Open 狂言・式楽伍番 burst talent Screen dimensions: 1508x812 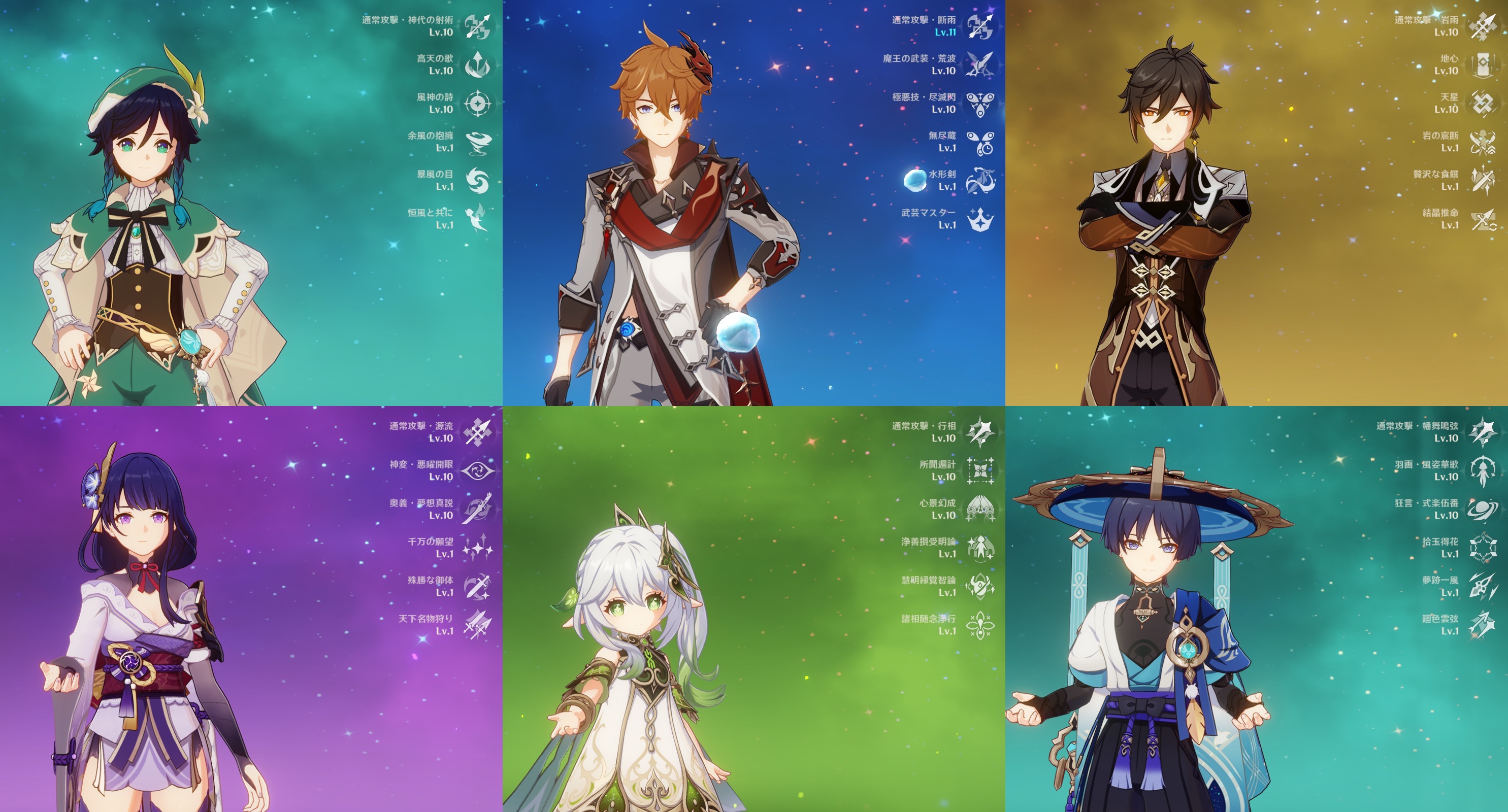pyautogui.click(x=1482, y=509)
